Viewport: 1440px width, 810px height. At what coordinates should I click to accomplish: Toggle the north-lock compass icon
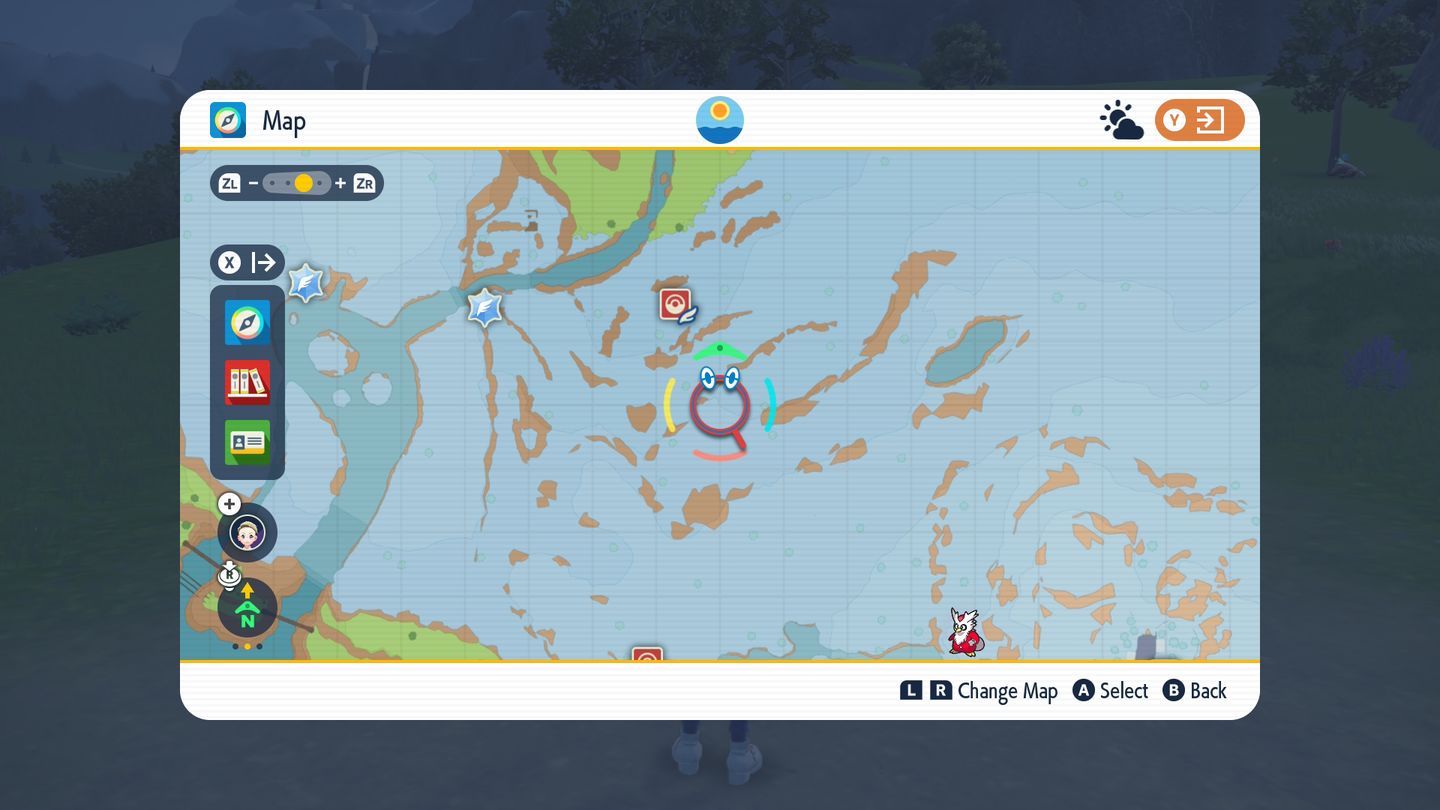247,608
